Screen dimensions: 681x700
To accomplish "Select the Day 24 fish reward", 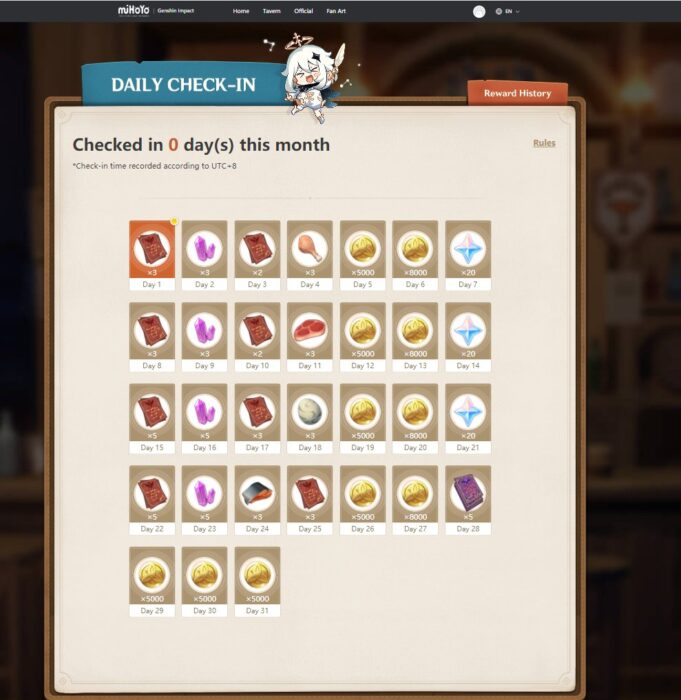I will 257,494.
